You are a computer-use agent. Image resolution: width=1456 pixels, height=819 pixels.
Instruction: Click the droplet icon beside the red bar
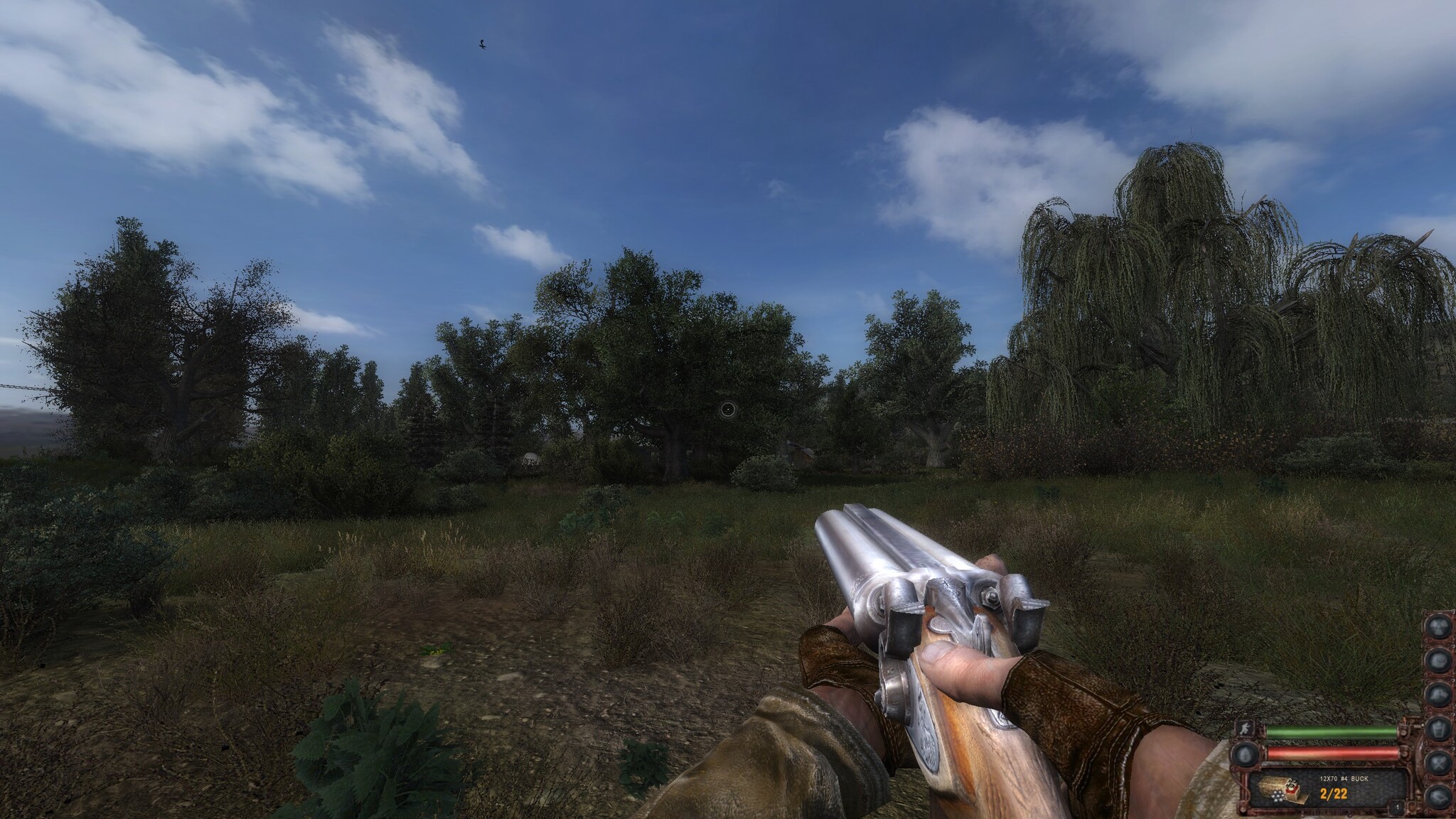click(x=1244, y=754)
